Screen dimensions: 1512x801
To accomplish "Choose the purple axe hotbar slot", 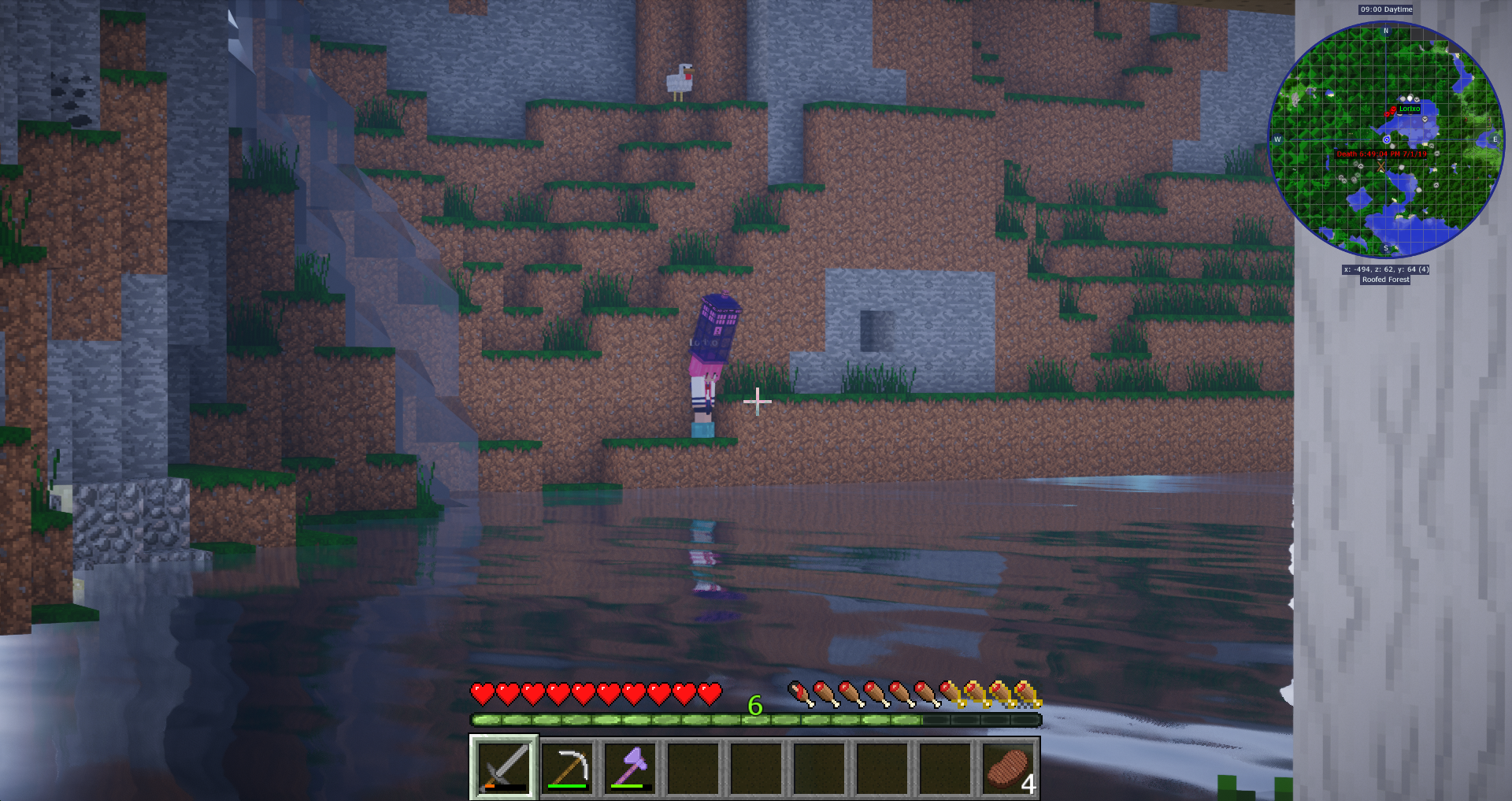I will 631,767.
